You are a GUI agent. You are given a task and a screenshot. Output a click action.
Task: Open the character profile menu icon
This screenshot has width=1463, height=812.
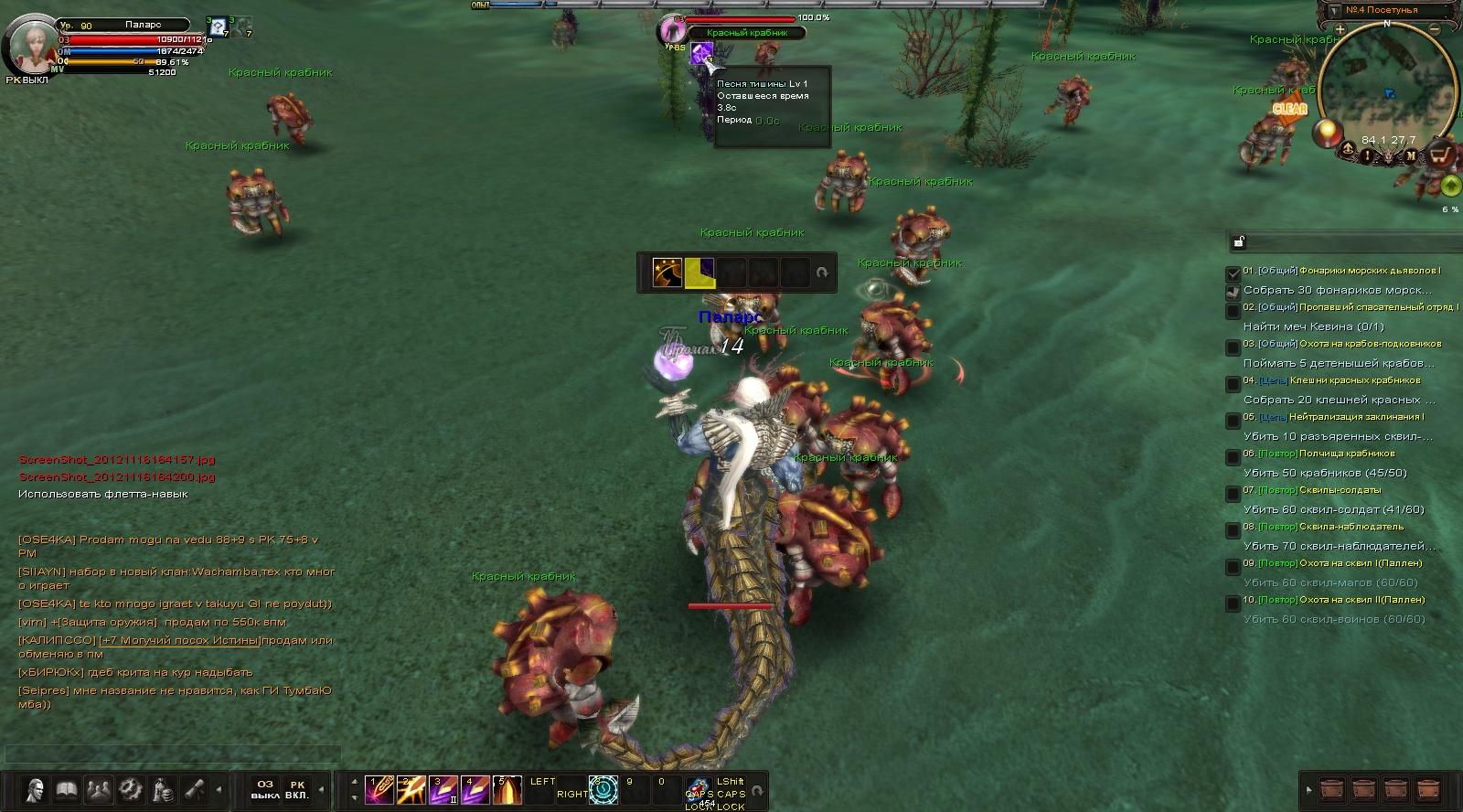pos(36,789)
